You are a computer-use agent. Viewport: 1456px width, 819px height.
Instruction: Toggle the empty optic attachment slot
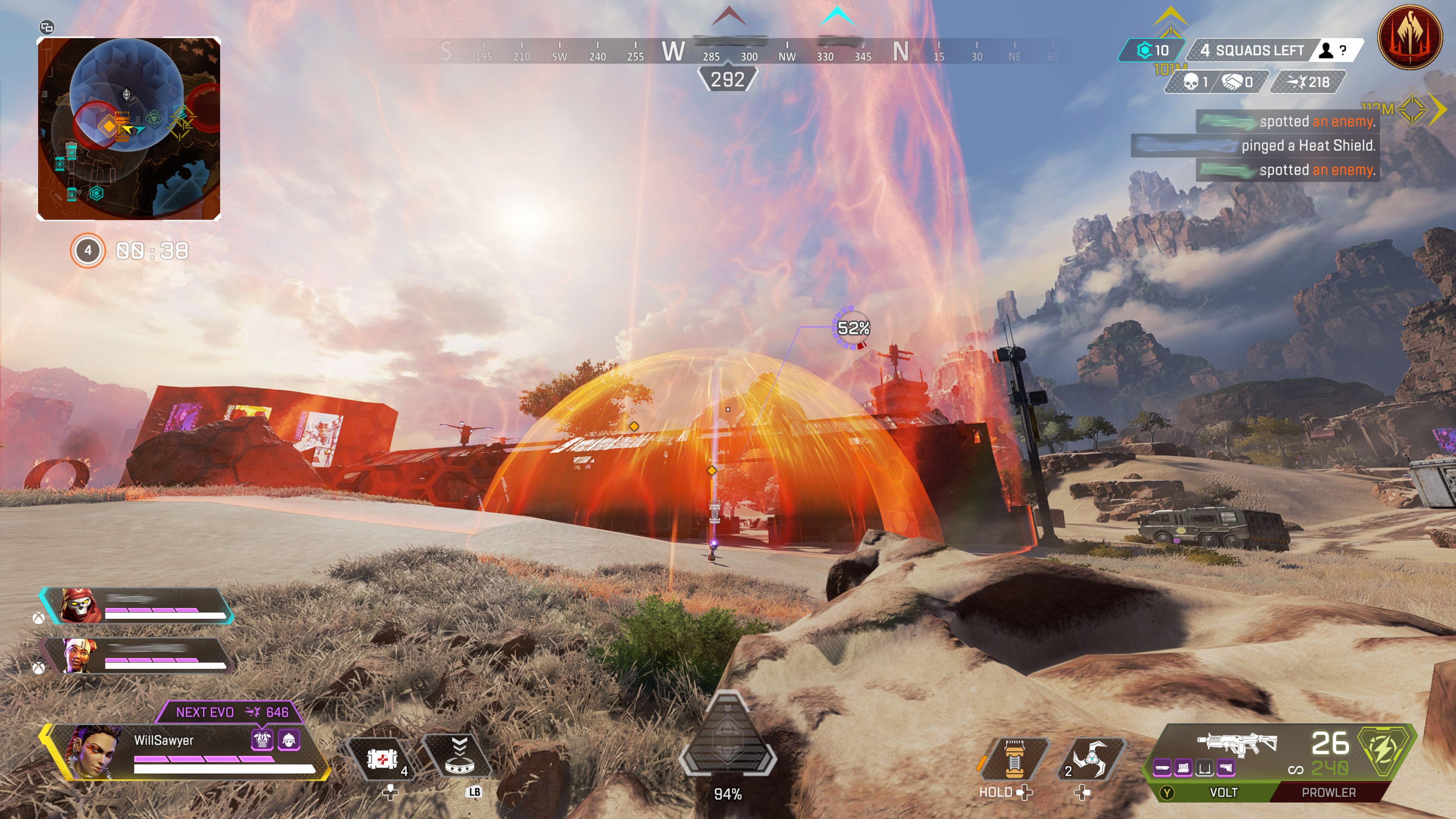point(1205,767)
